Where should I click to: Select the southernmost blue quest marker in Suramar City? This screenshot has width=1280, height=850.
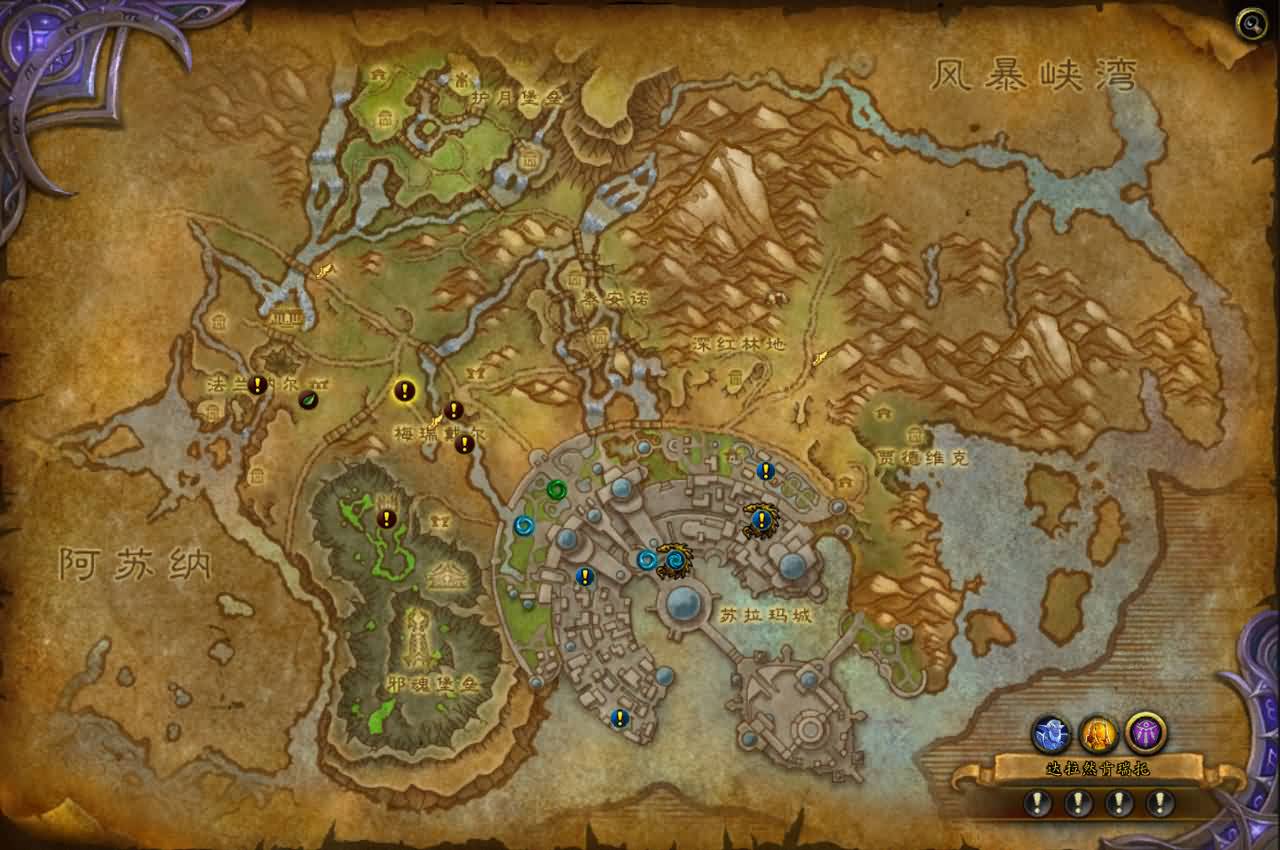620,717
